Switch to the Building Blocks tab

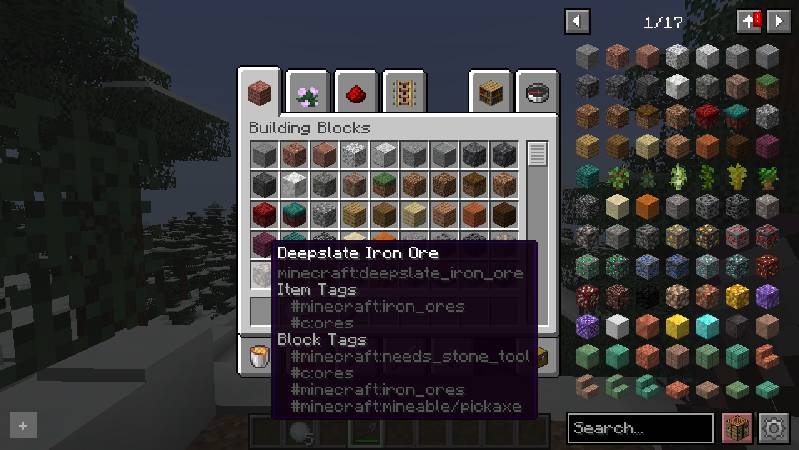click(261, 93)
